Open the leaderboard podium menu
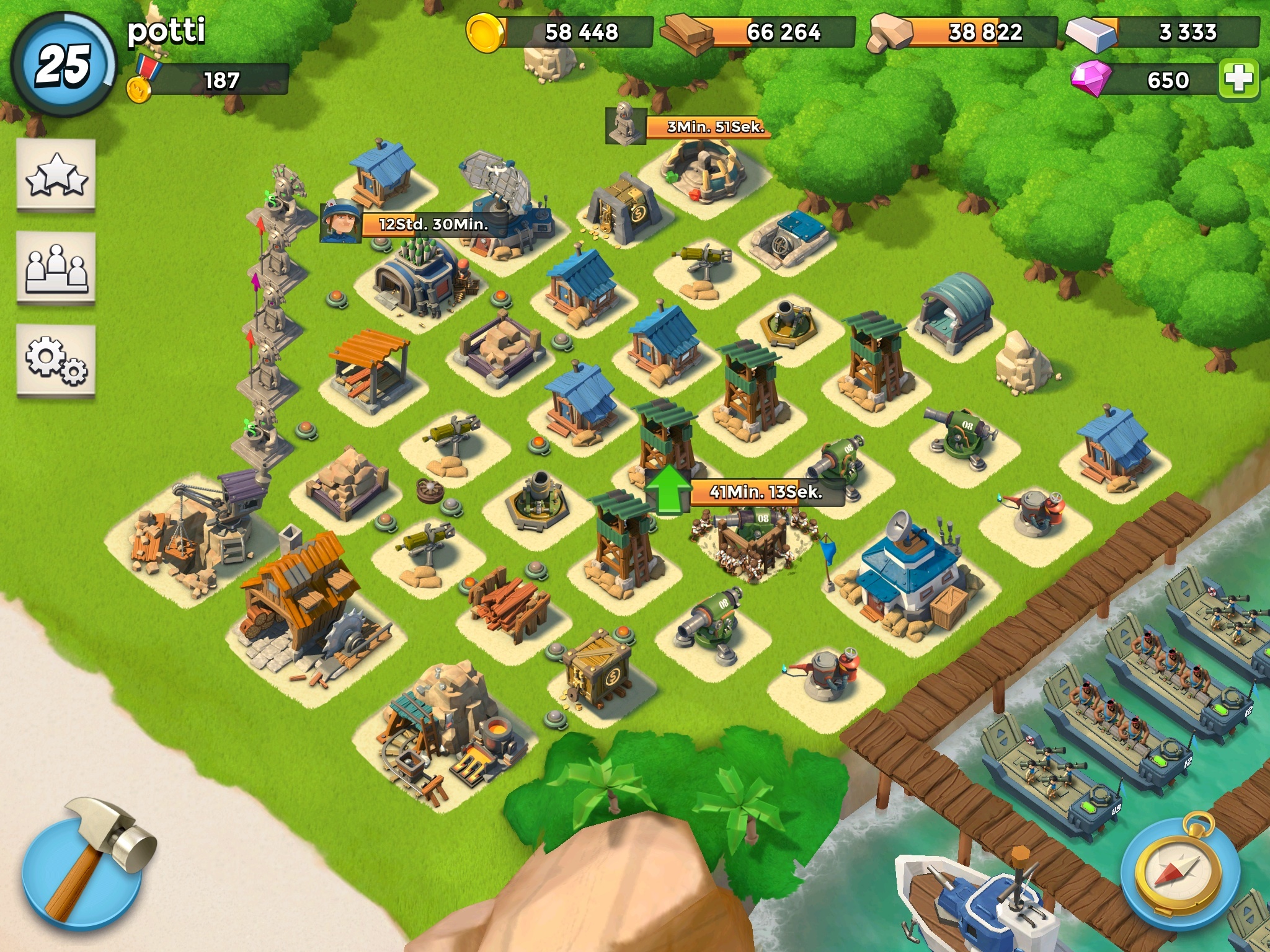Screen dimensions: 1270x952 56,268
